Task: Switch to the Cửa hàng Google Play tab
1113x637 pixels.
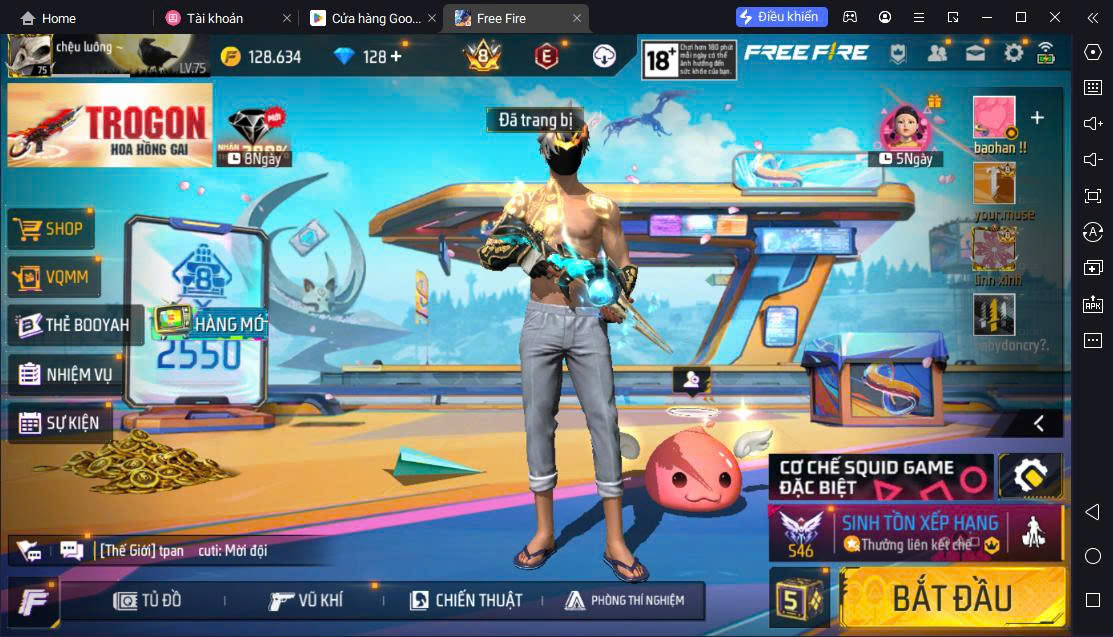Action: click(x=365, y=18)
